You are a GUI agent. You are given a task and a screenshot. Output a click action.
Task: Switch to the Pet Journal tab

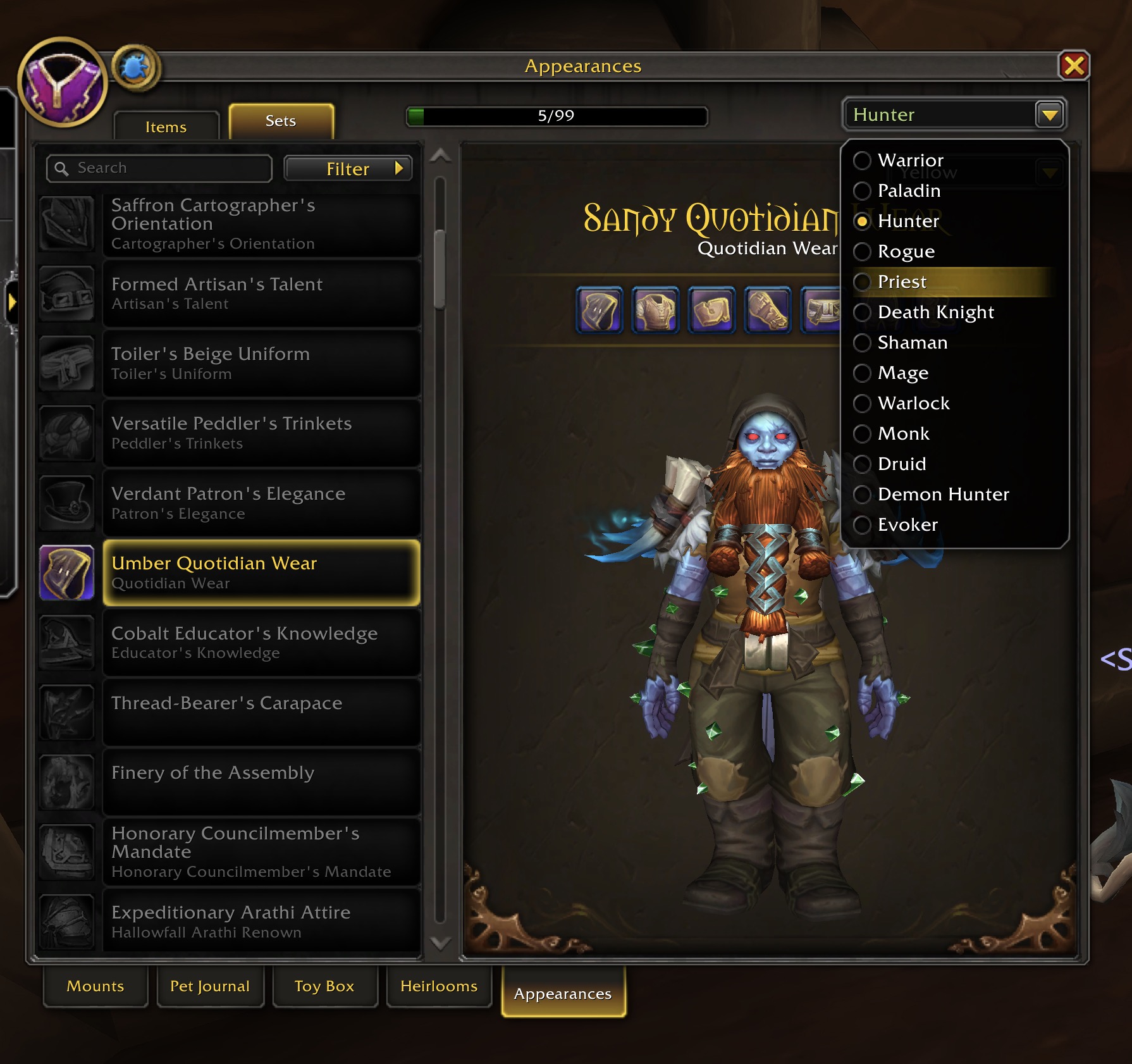pyautogui.click(x=210, y=986)
